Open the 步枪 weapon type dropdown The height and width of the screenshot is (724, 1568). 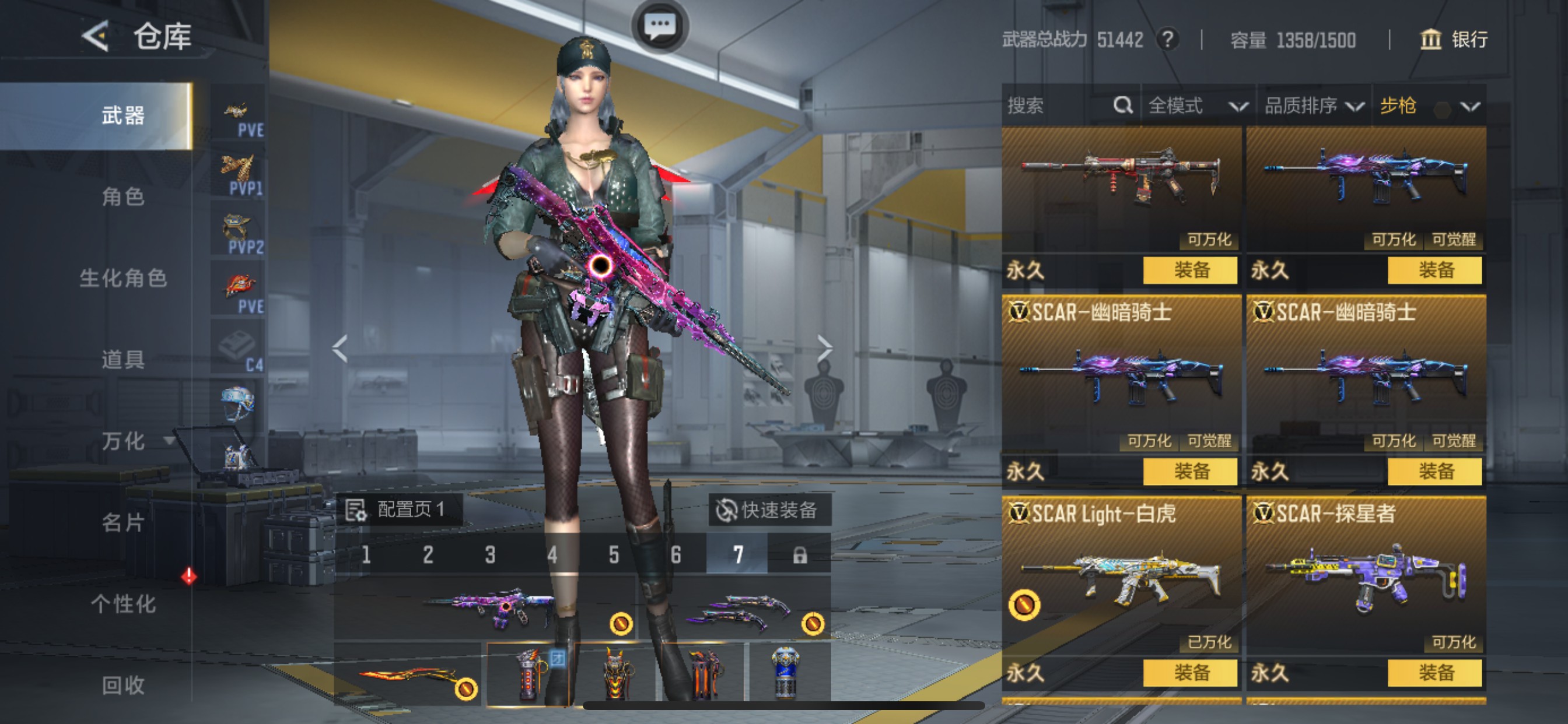click(x=1428, y=106)
